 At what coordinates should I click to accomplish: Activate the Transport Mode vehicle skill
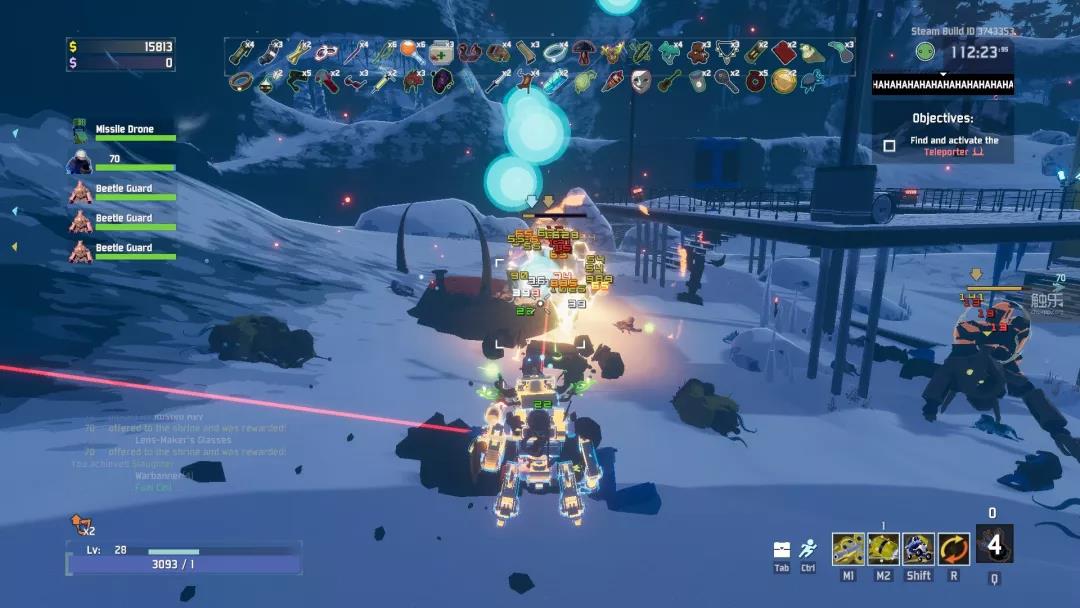pyautogui.click(x=918, y=549)
